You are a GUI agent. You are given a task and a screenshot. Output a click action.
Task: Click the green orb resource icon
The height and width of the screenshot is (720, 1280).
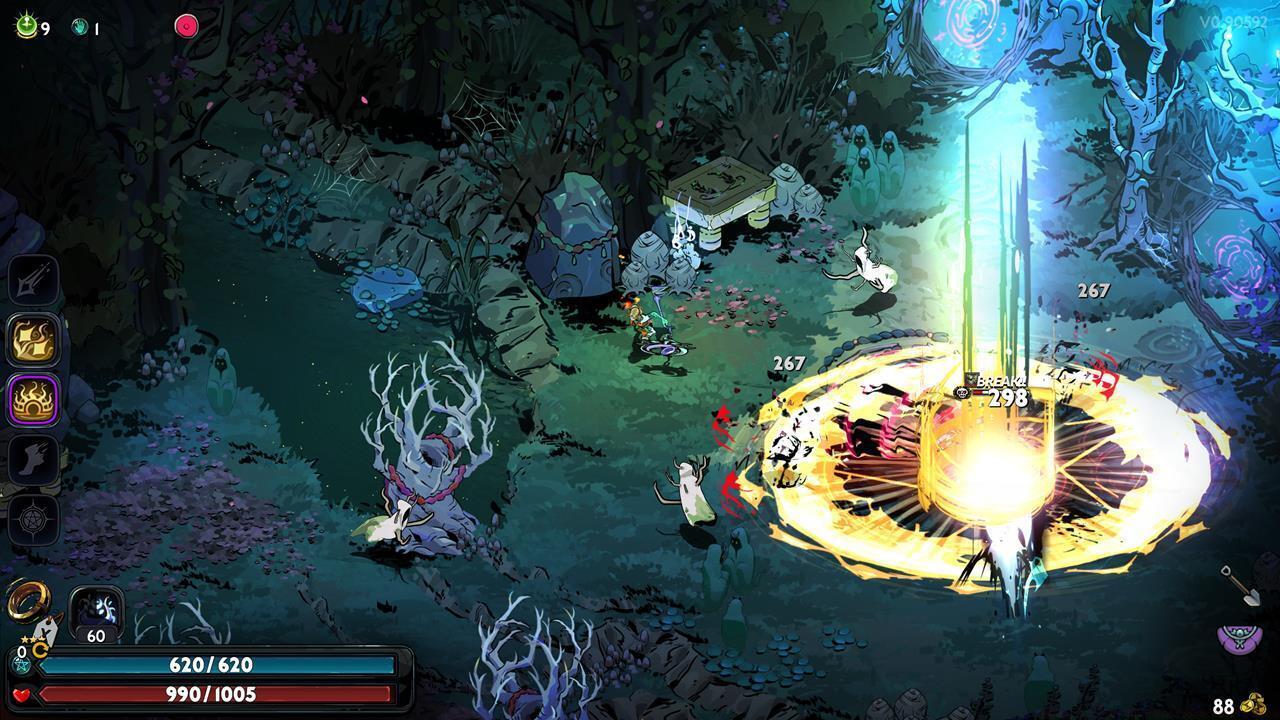pyautogui.click(x=26, y=27)
